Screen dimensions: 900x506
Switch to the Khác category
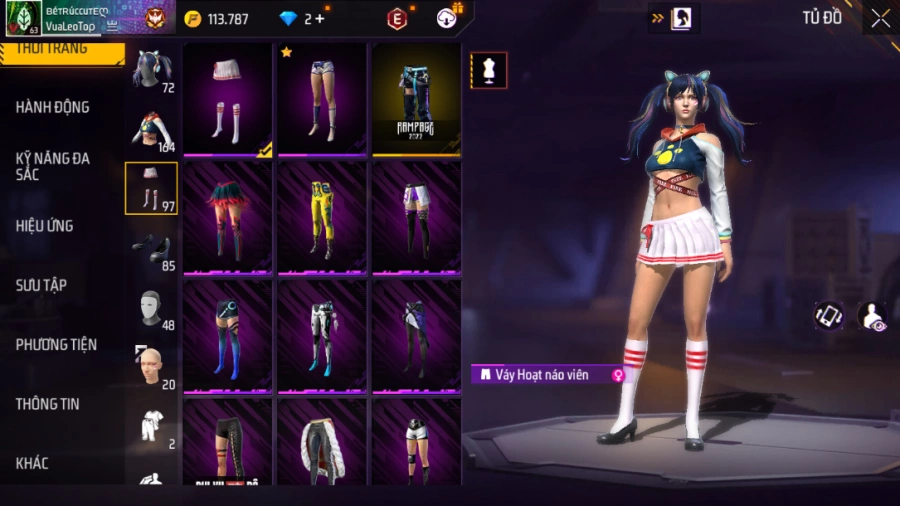31,463
